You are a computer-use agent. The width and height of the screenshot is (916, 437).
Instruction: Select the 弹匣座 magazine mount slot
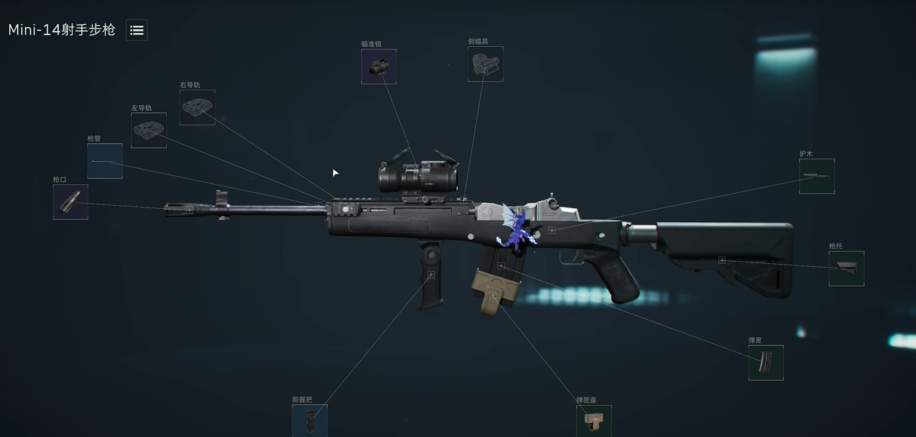pos(593,421)
